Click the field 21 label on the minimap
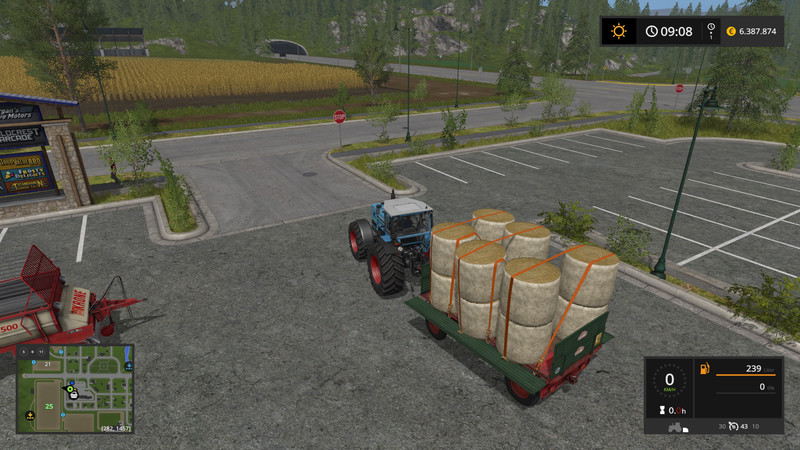This screenshot has width=800, height=450. tap(46, 365)
